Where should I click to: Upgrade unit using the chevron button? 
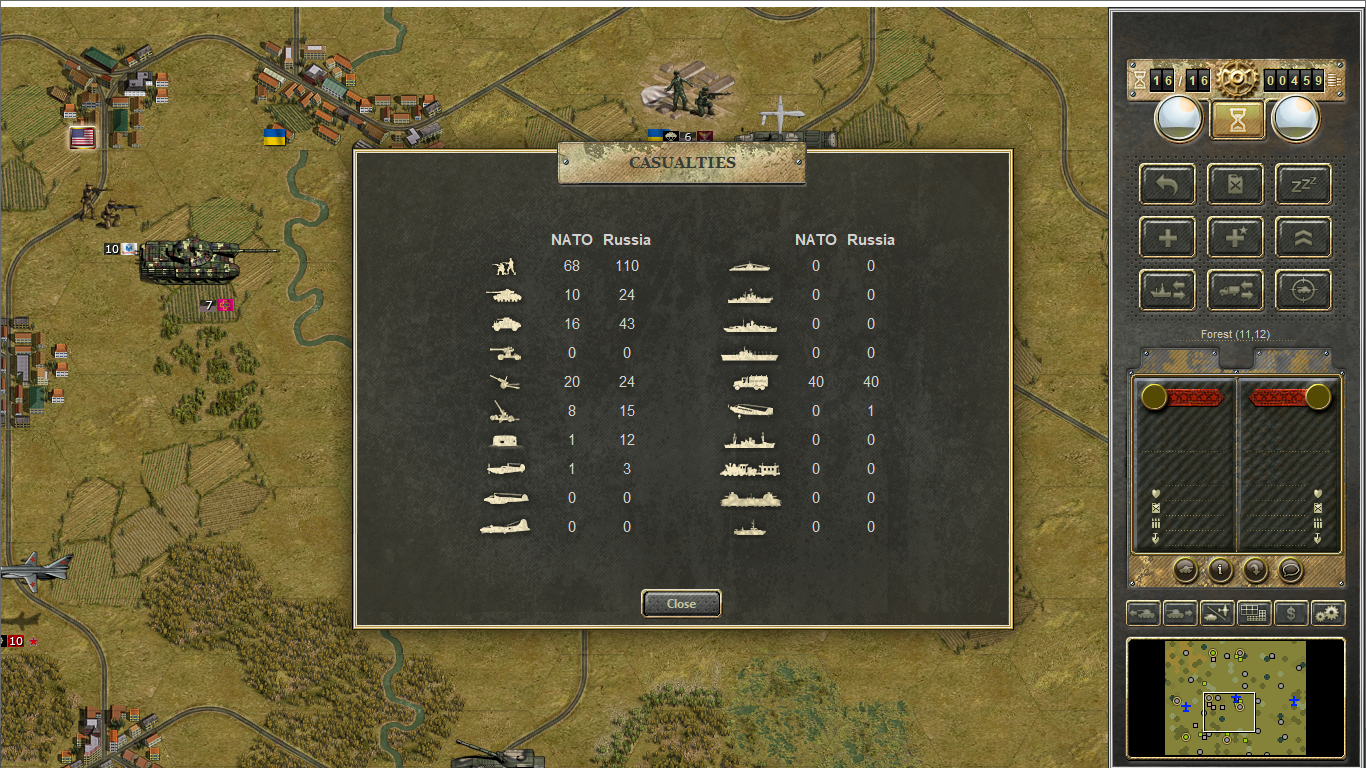pos(1303,238)
